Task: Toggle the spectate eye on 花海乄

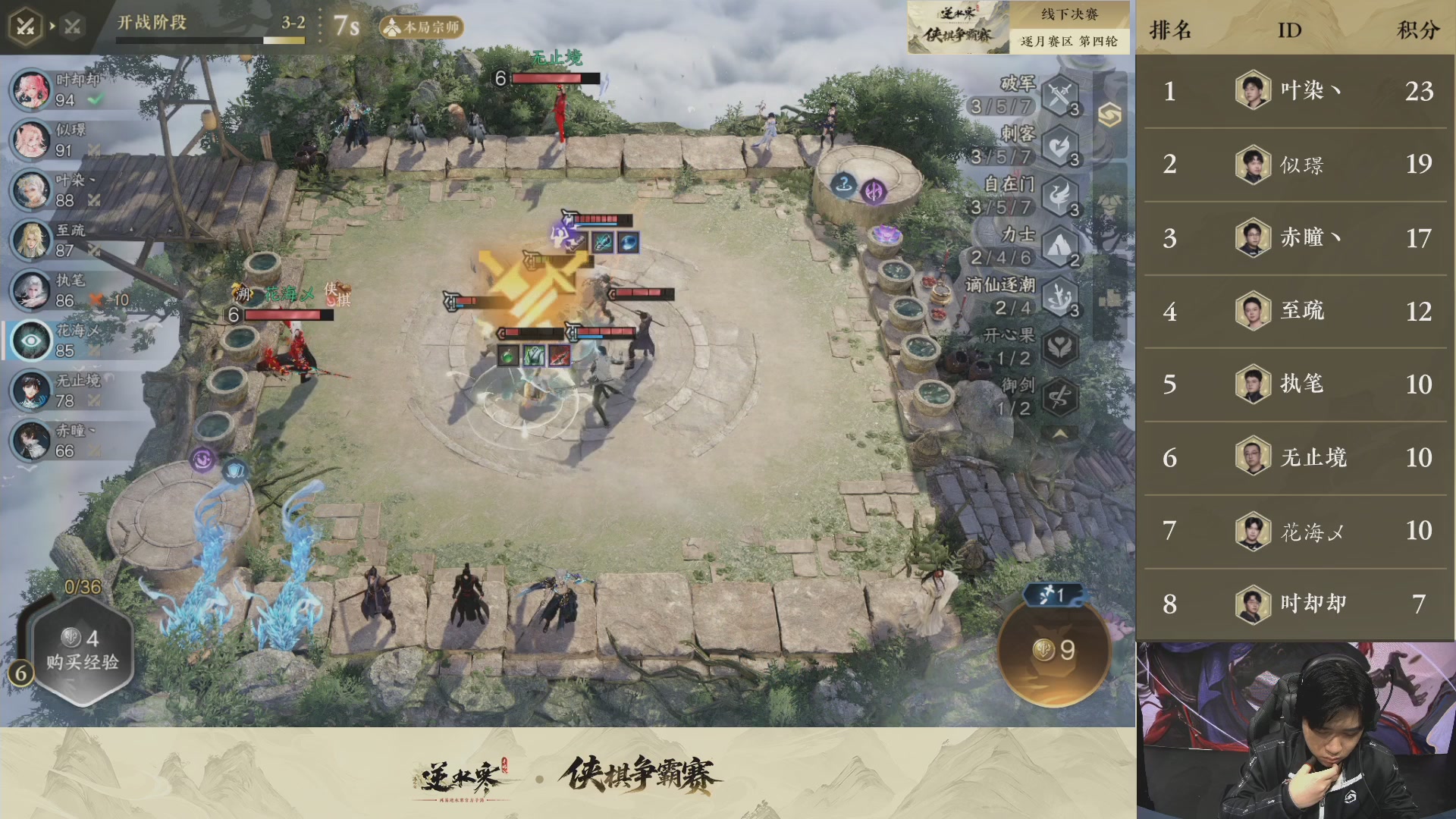Action: coord(31,340)
